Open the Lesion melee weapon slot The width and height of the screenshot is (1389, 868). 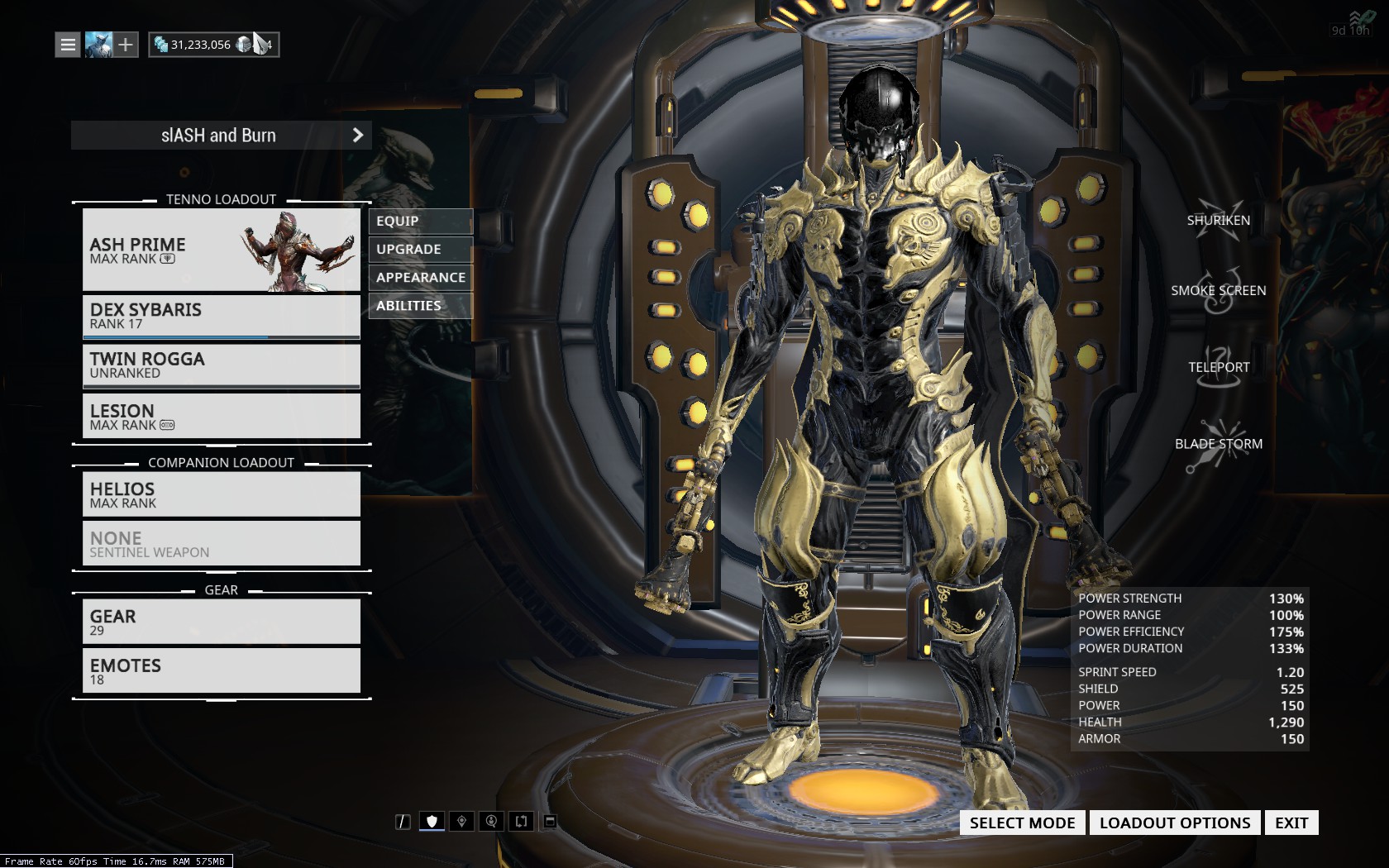(x=221, y=416)
